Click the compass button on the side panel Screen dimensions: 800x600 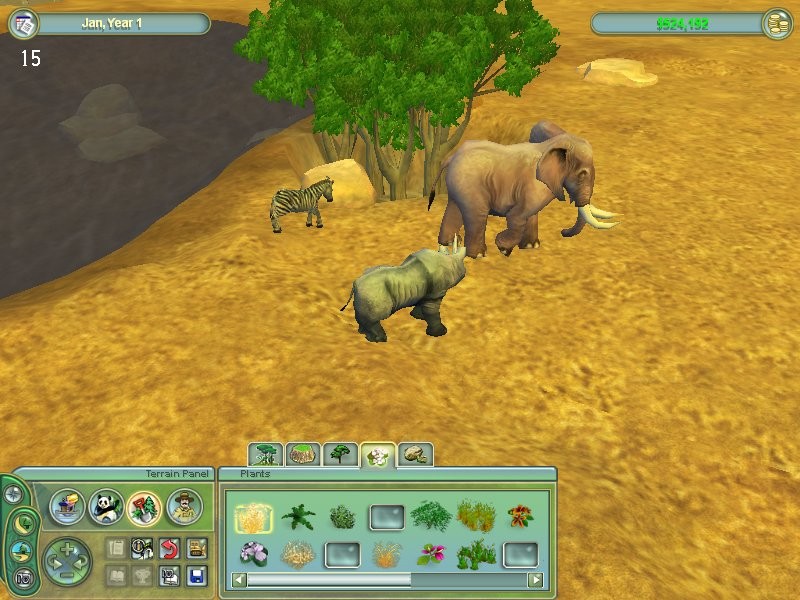(x=13, y=494)
